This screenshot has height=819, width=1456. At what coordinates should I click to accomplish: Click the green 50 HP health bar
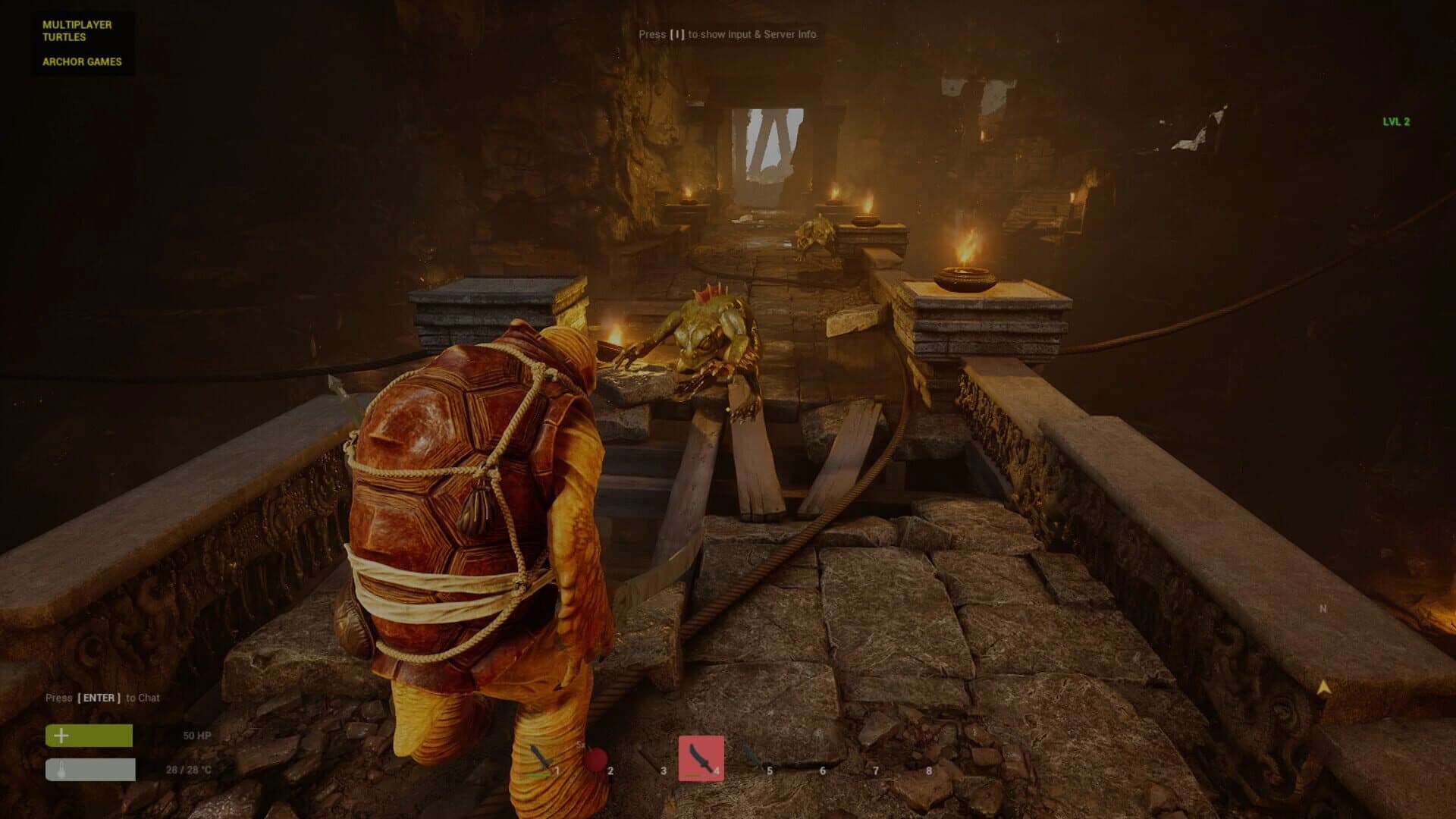click(91, 736)
